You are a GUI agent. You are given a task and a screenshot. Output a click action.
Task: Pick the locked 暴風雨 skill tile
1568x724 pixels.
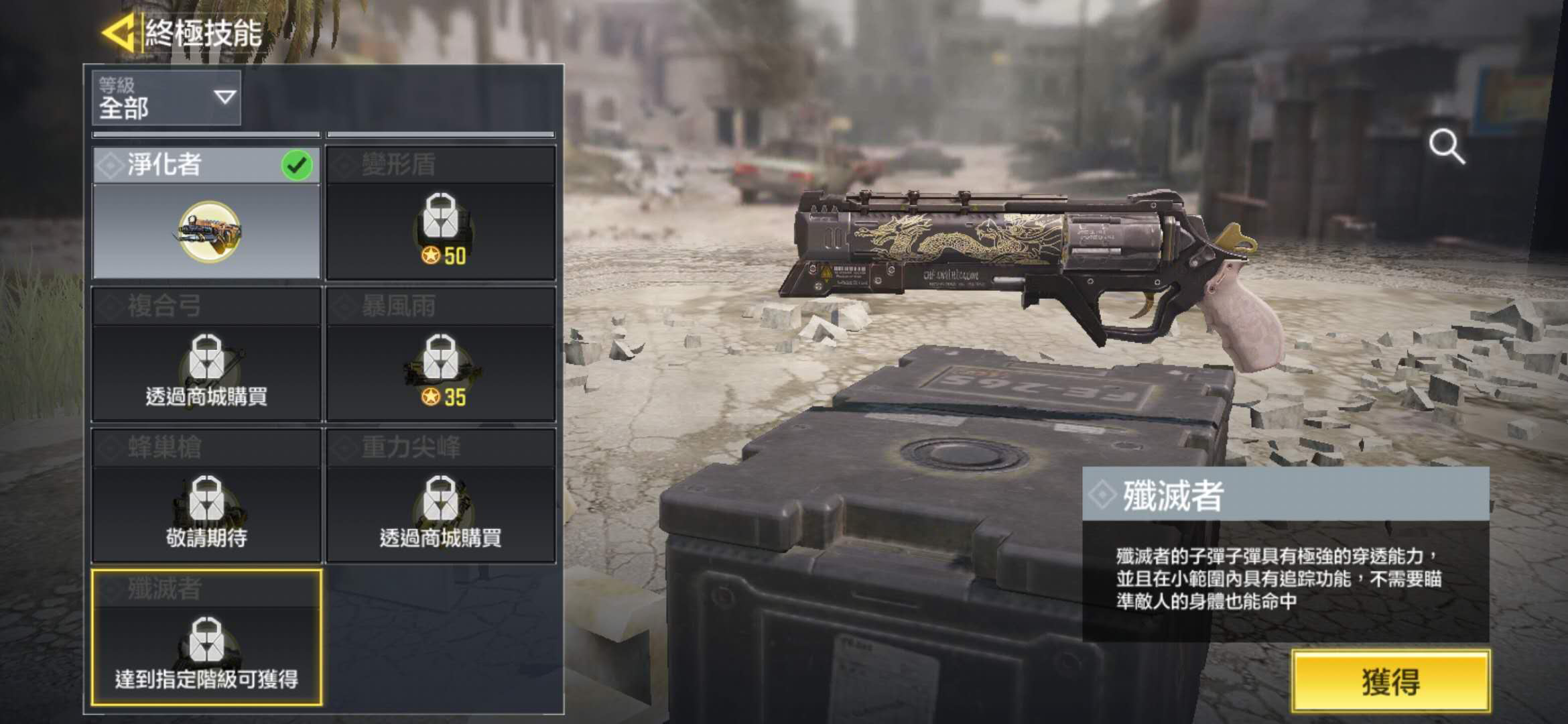(440, 354)
